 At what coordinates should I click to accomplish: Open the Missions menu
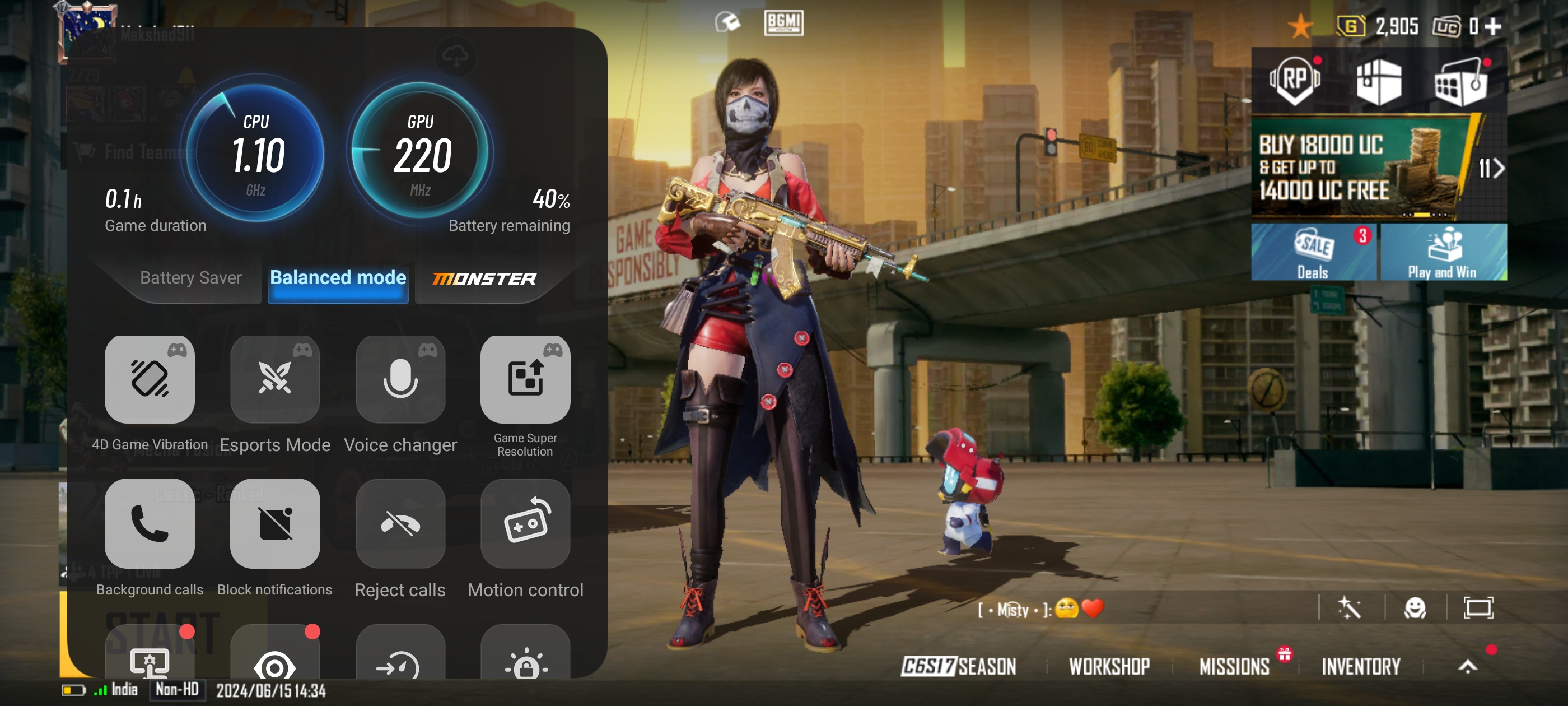click(x=1234, y=666)
